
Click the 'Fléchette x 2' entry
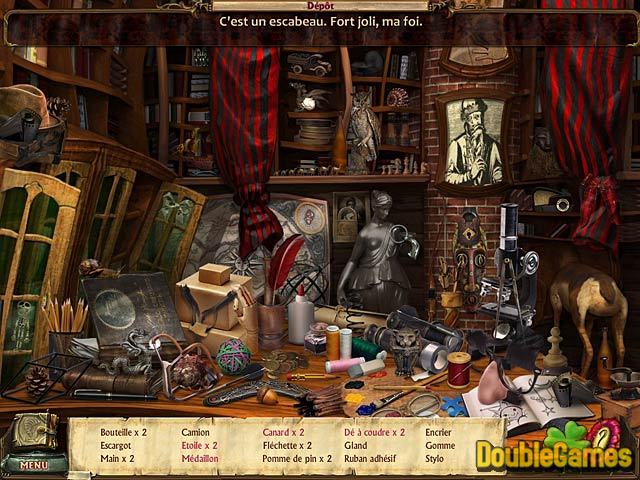click(x=288, y=445)
